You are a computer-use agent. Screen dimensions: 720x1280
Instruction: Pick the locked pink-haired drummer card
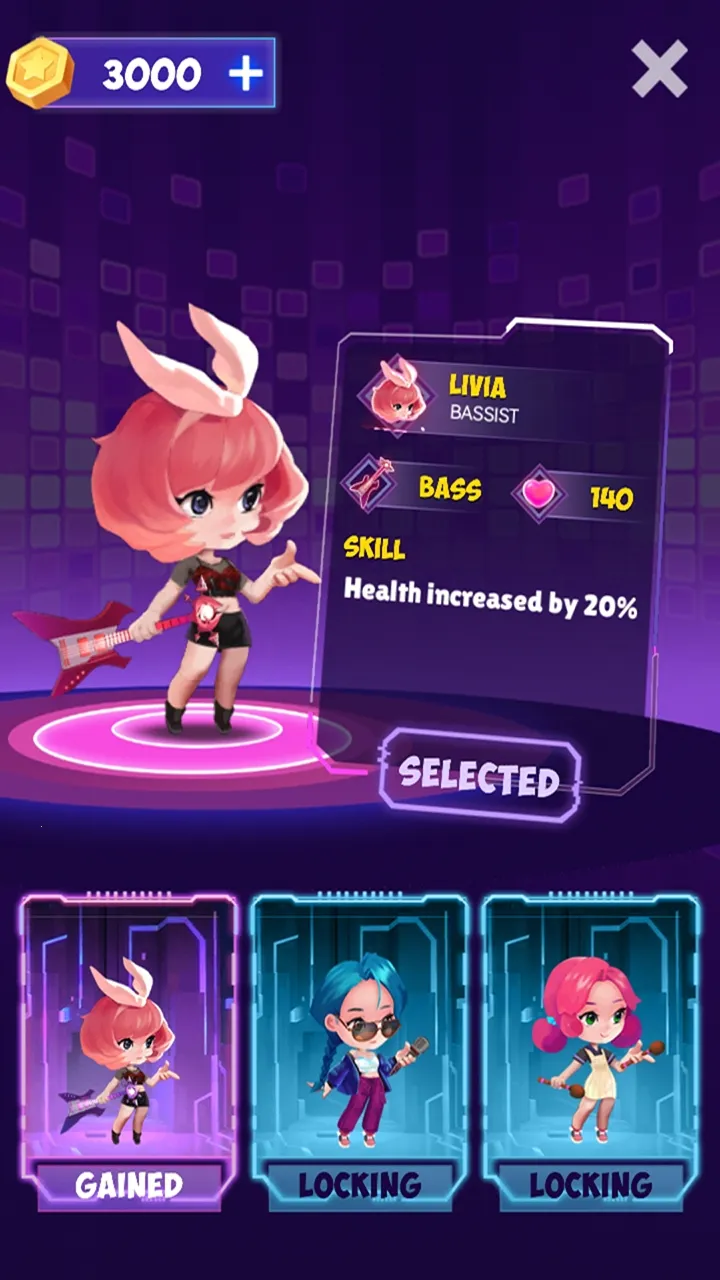pyautogui.click(x=590, y=1050)
